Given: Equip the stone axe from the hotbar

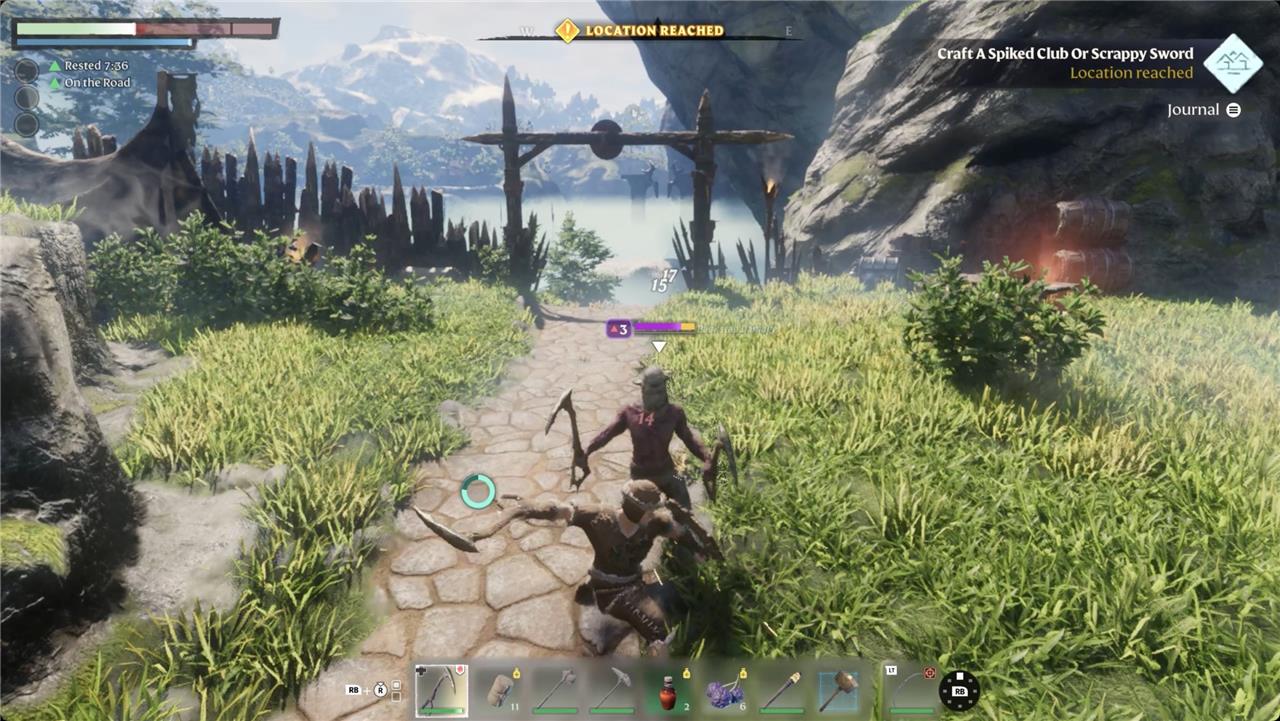Looking at the screenshot, I should [555, 690].
